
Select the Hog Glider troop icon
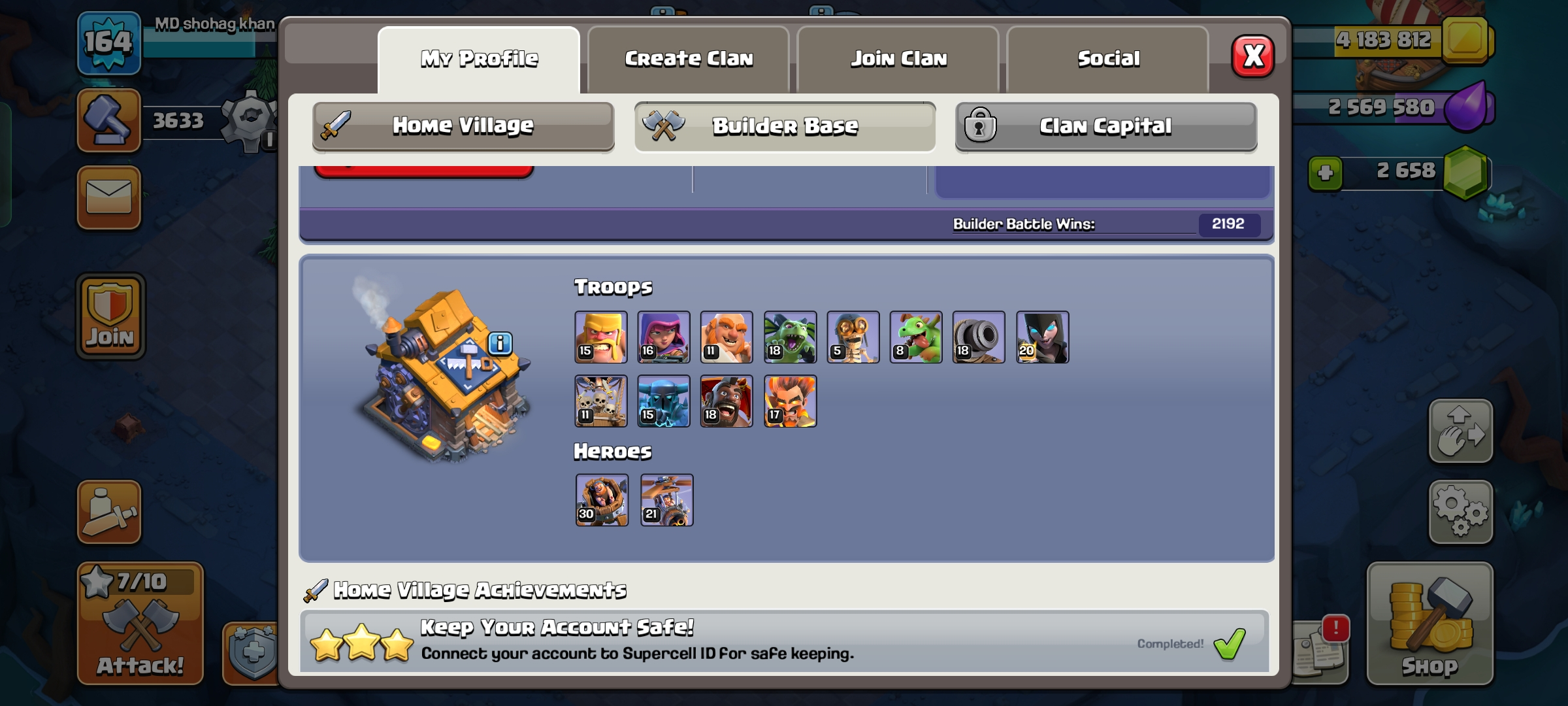(x=727, y=401)
